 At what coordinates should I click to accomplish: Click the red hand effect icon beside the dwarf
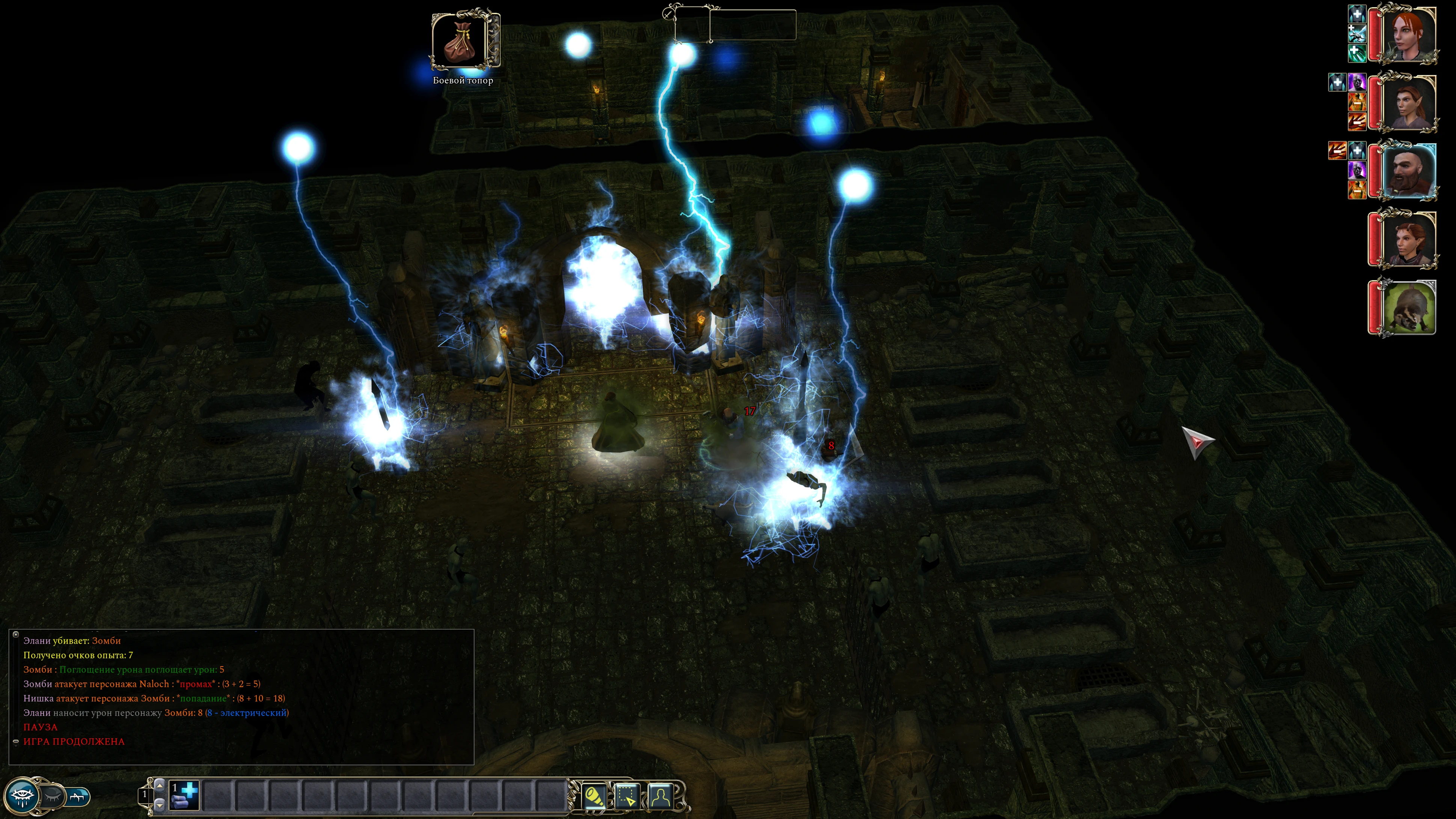[x=1337, y=150]
